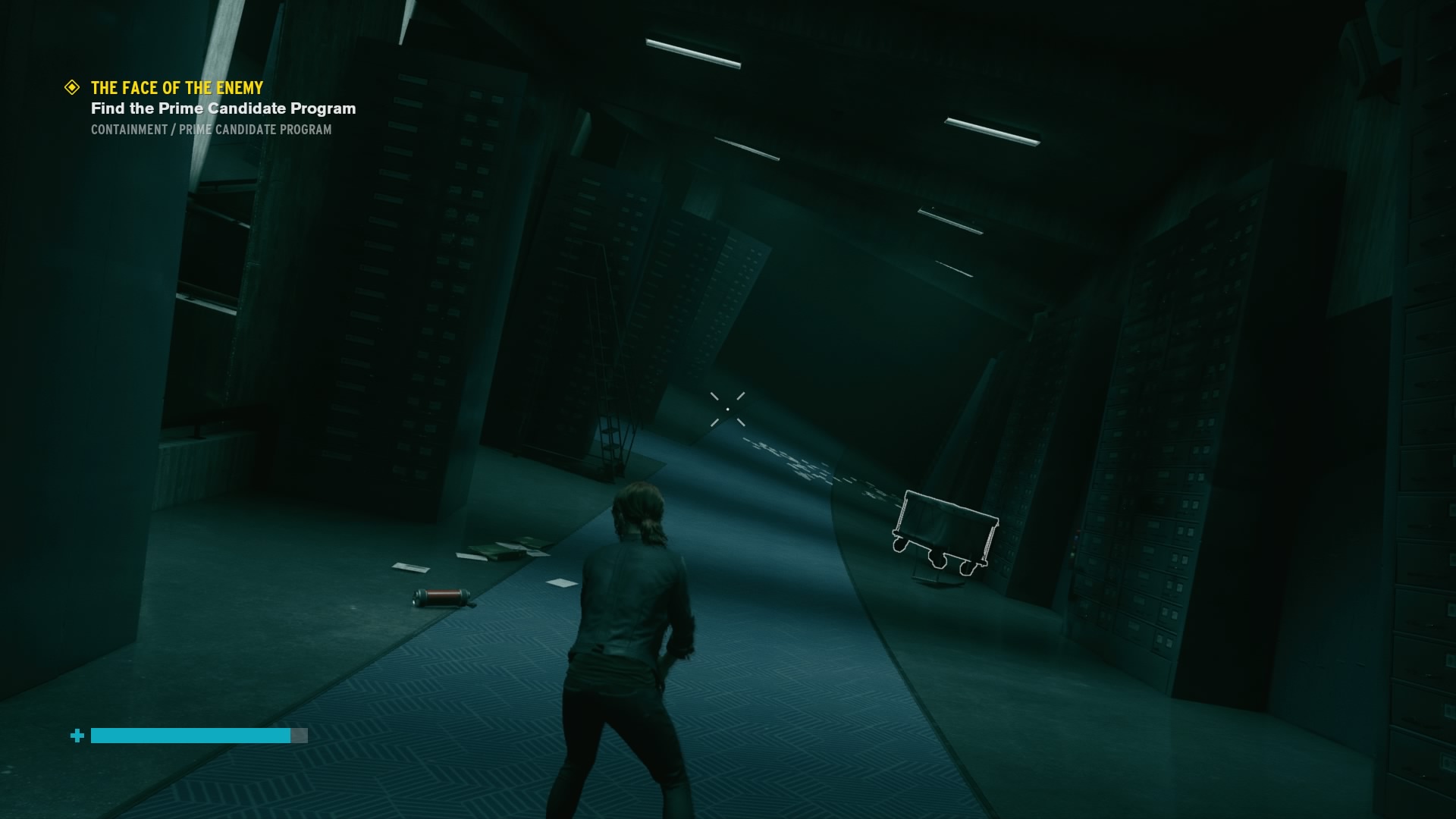Select the crosshair reticle in screen center
Screen dimensions: 1456x819
point(726,407)
